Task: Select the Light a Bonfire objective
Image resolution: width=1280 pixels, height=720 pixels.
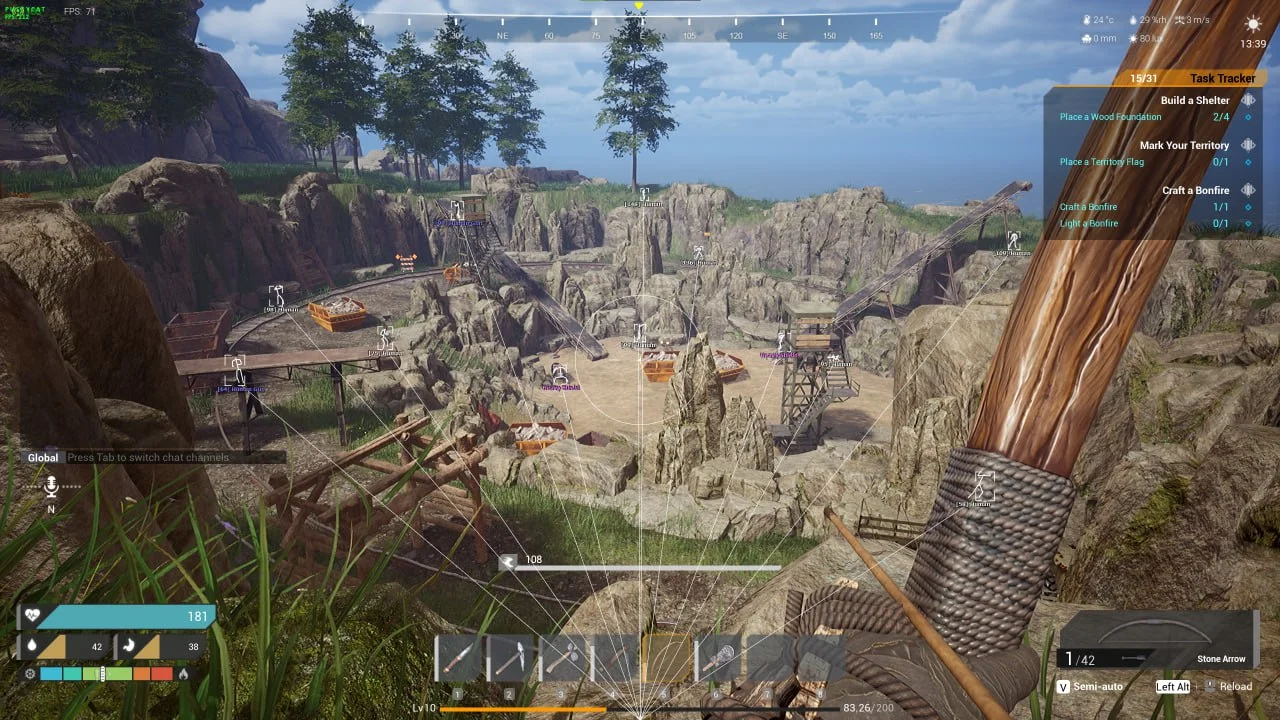Action: coord(1089,223)
